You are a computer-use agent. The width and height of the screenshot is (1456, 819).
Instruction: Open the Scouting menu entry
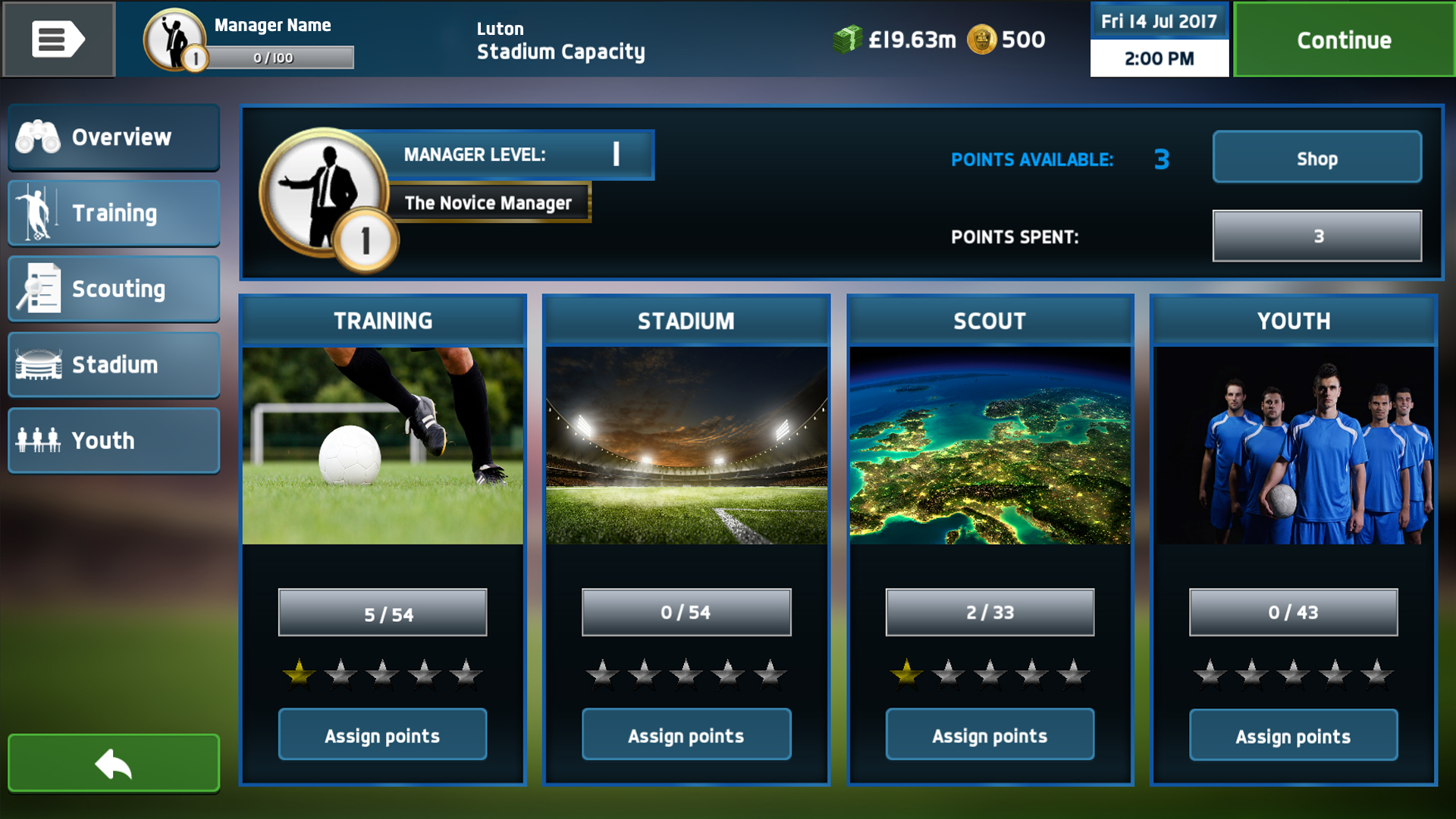click(x=114, y=289)
